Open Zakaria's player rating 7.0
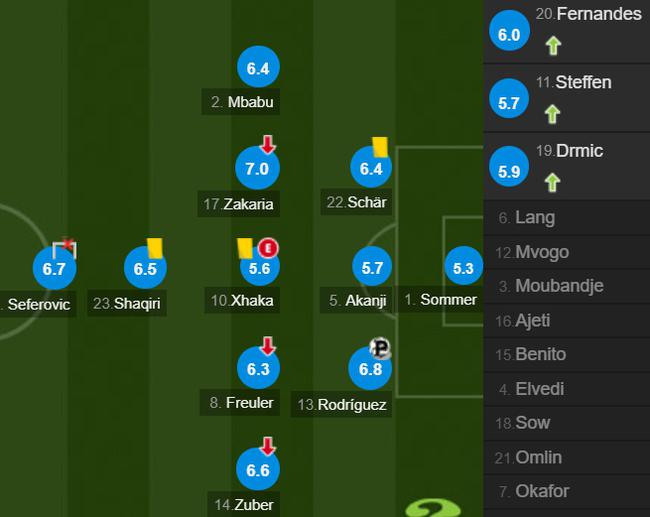The image size is (650, 517). tap(257, 169)
